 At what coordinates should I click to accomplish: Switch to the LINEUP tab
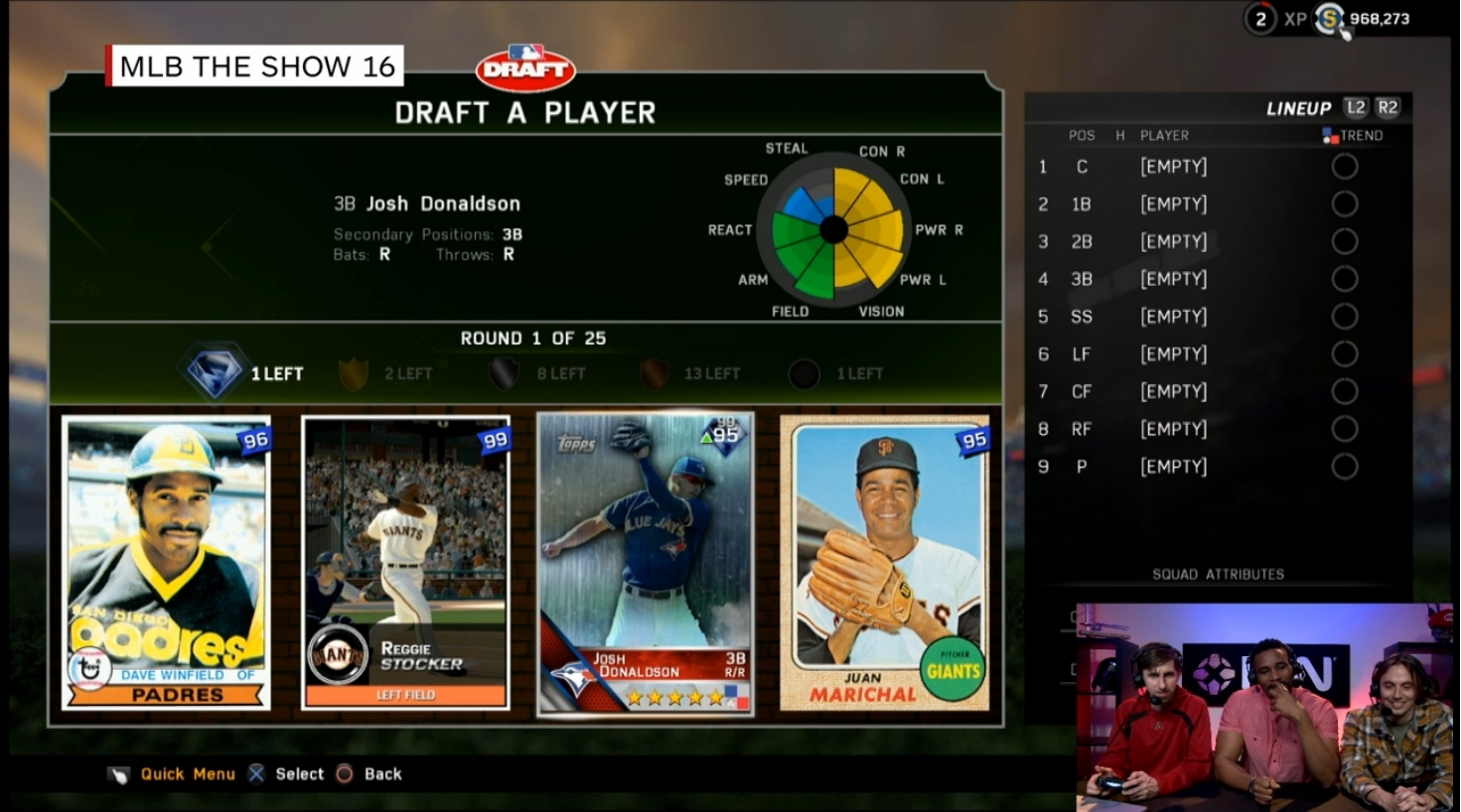click(1298, 107)
